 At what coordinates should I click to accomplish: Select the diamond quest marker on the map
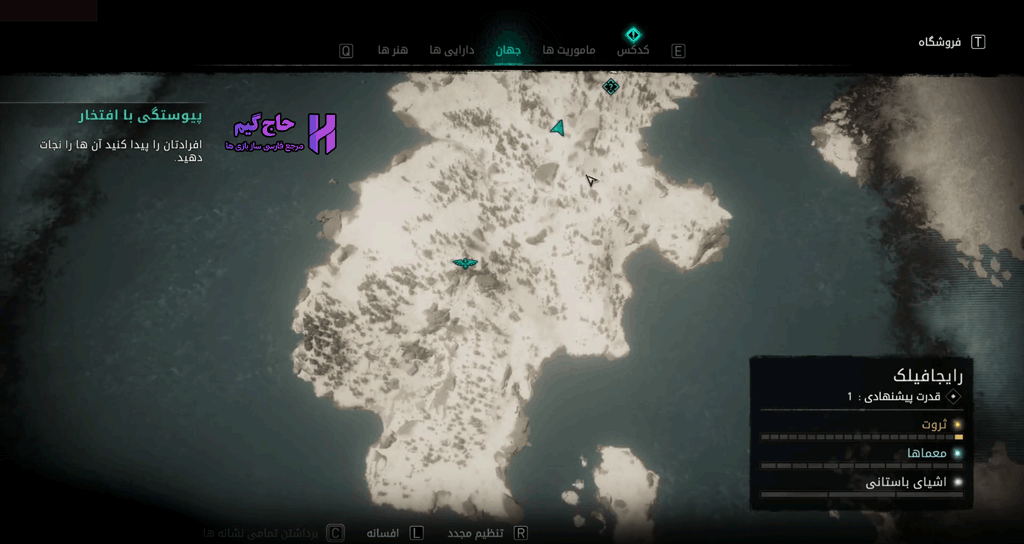click(x=611, y=87)
